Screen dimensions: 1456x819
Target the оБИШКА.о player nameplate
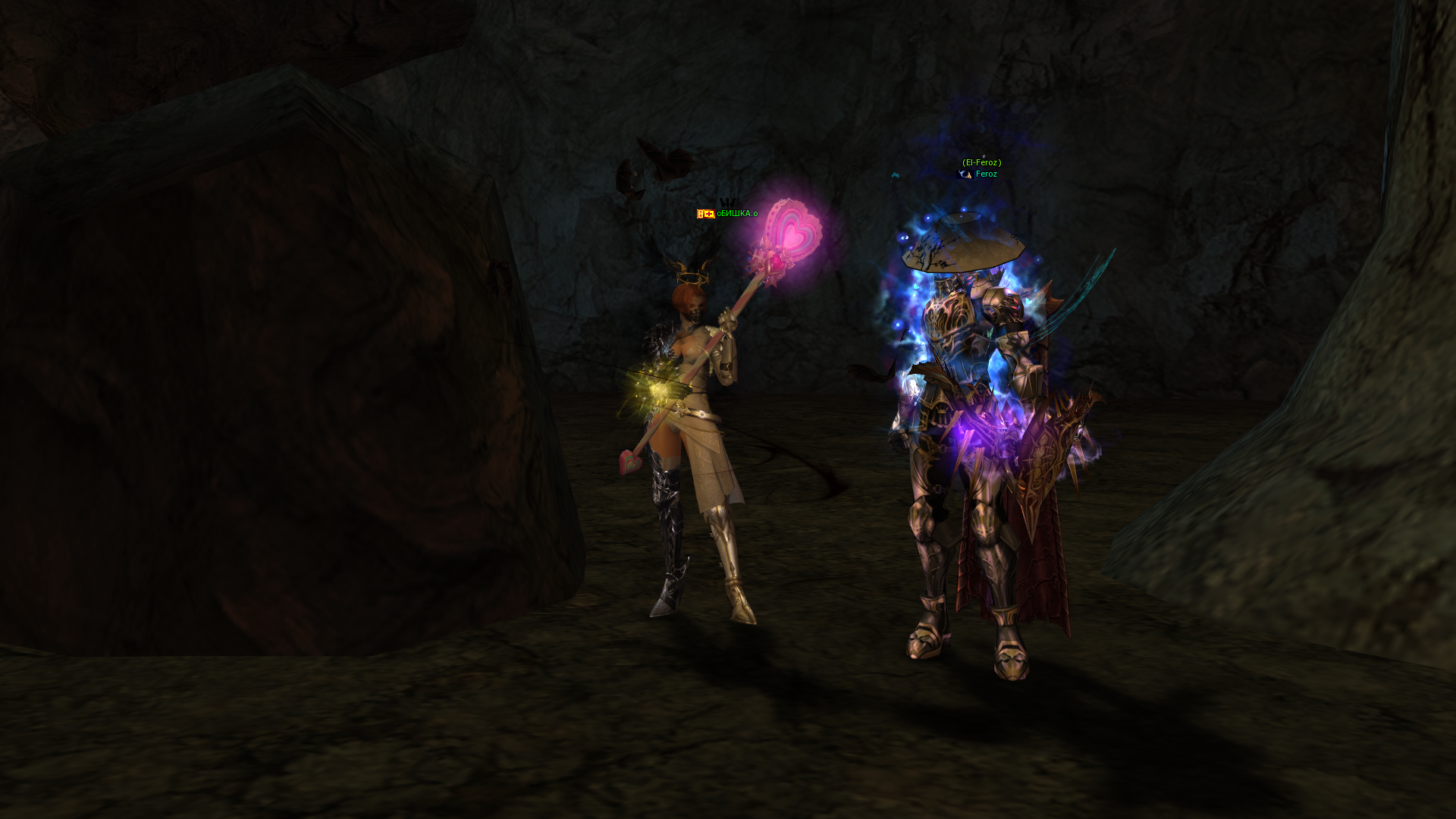[x=736, y=214]
